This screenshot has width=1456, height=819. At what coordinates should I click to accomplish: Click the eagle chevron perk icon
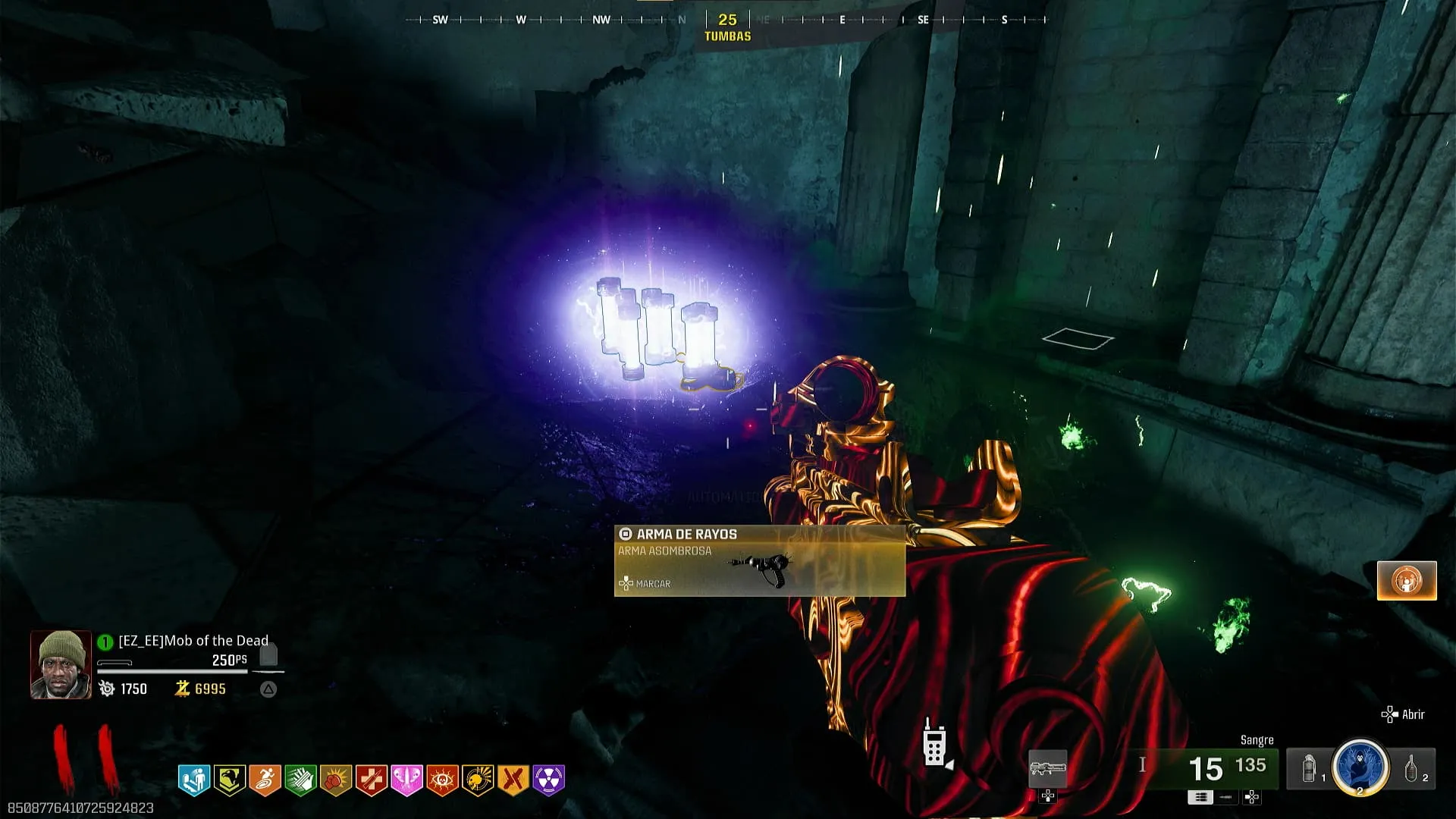pyautogui.click(x=230, y=779)
